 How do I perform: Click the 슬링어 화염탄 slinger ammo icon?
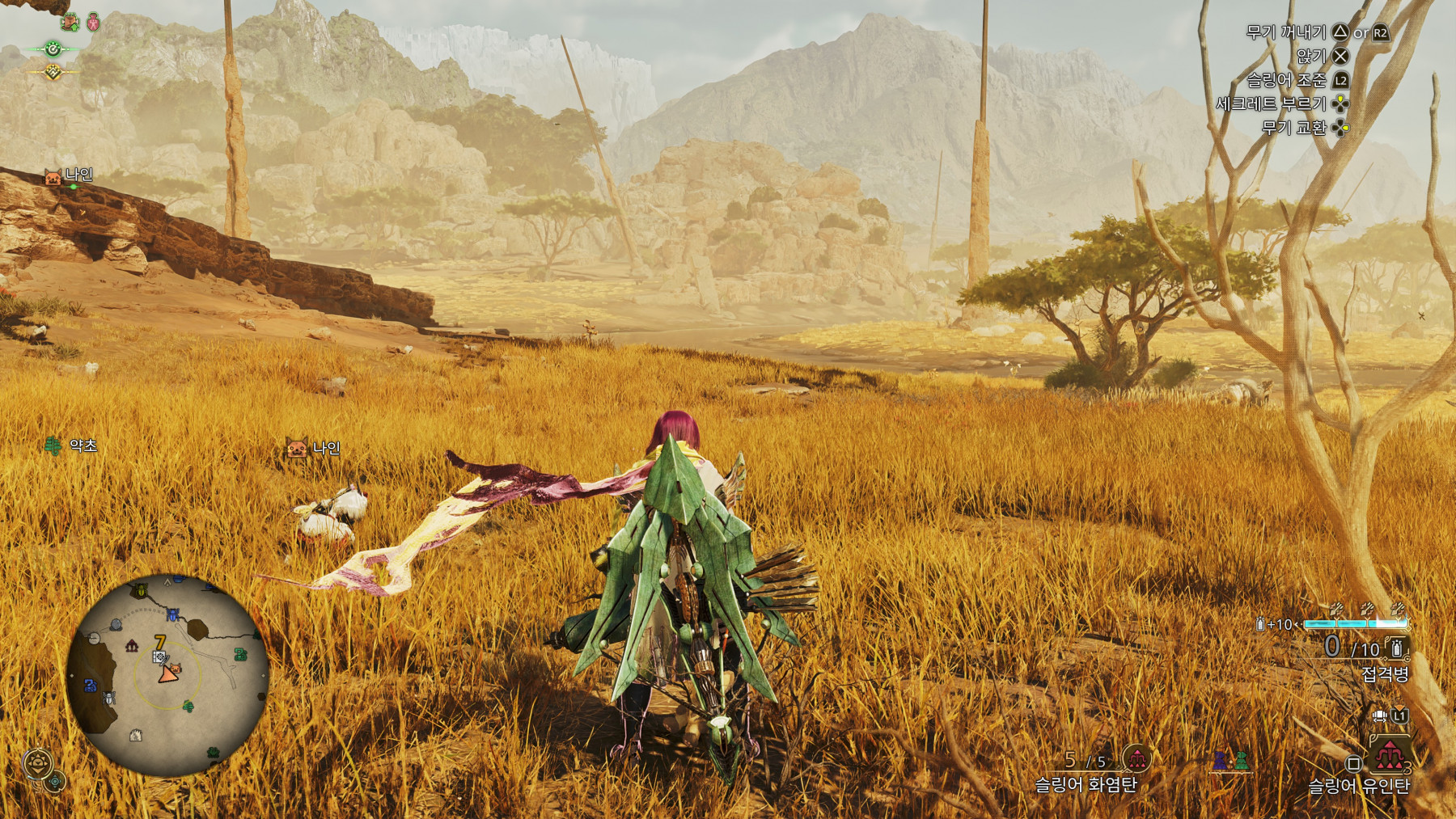pyautogui.click(x=1137, y=758)
